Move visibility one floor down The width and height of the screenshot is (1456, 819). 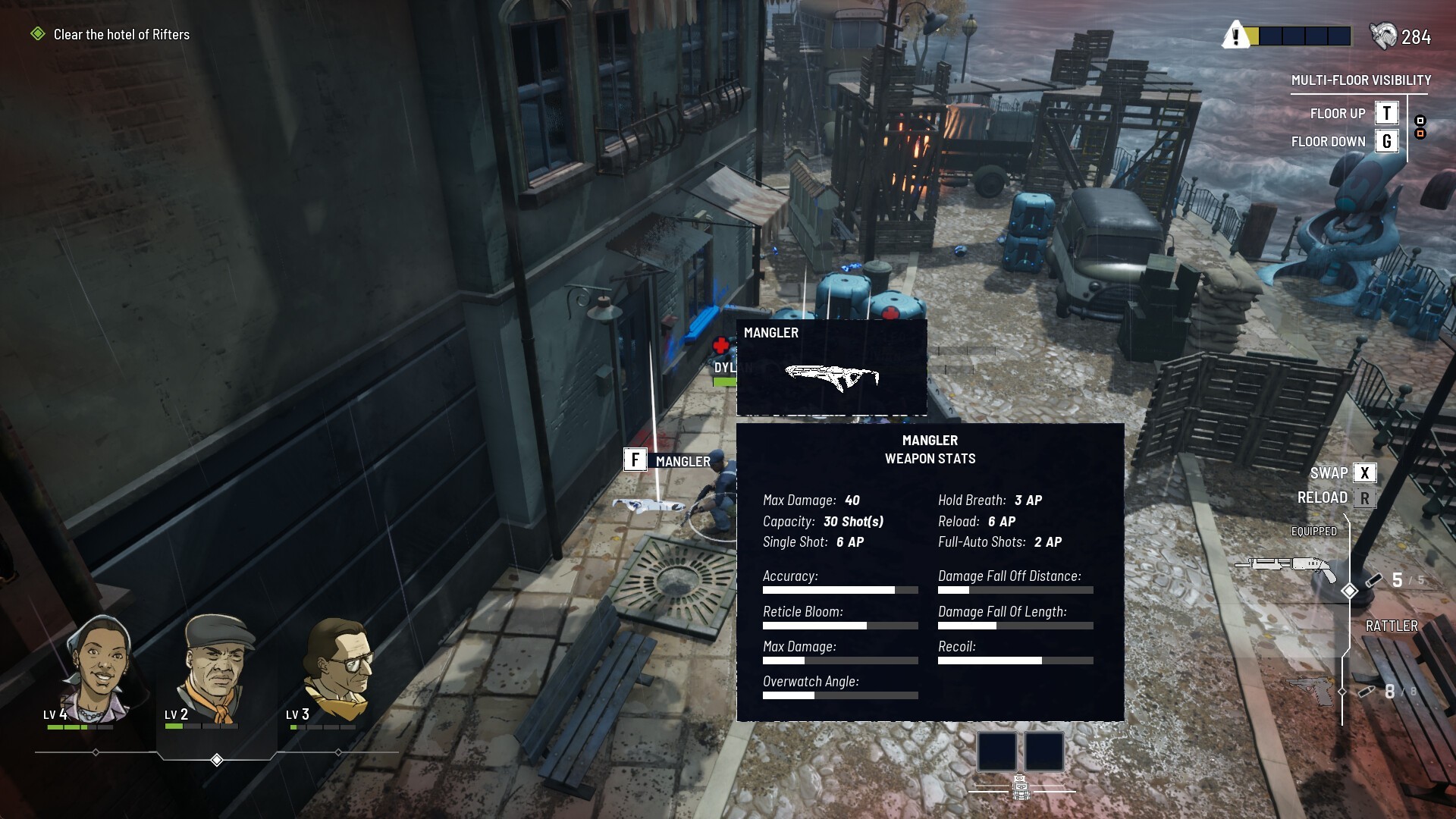1386,141
